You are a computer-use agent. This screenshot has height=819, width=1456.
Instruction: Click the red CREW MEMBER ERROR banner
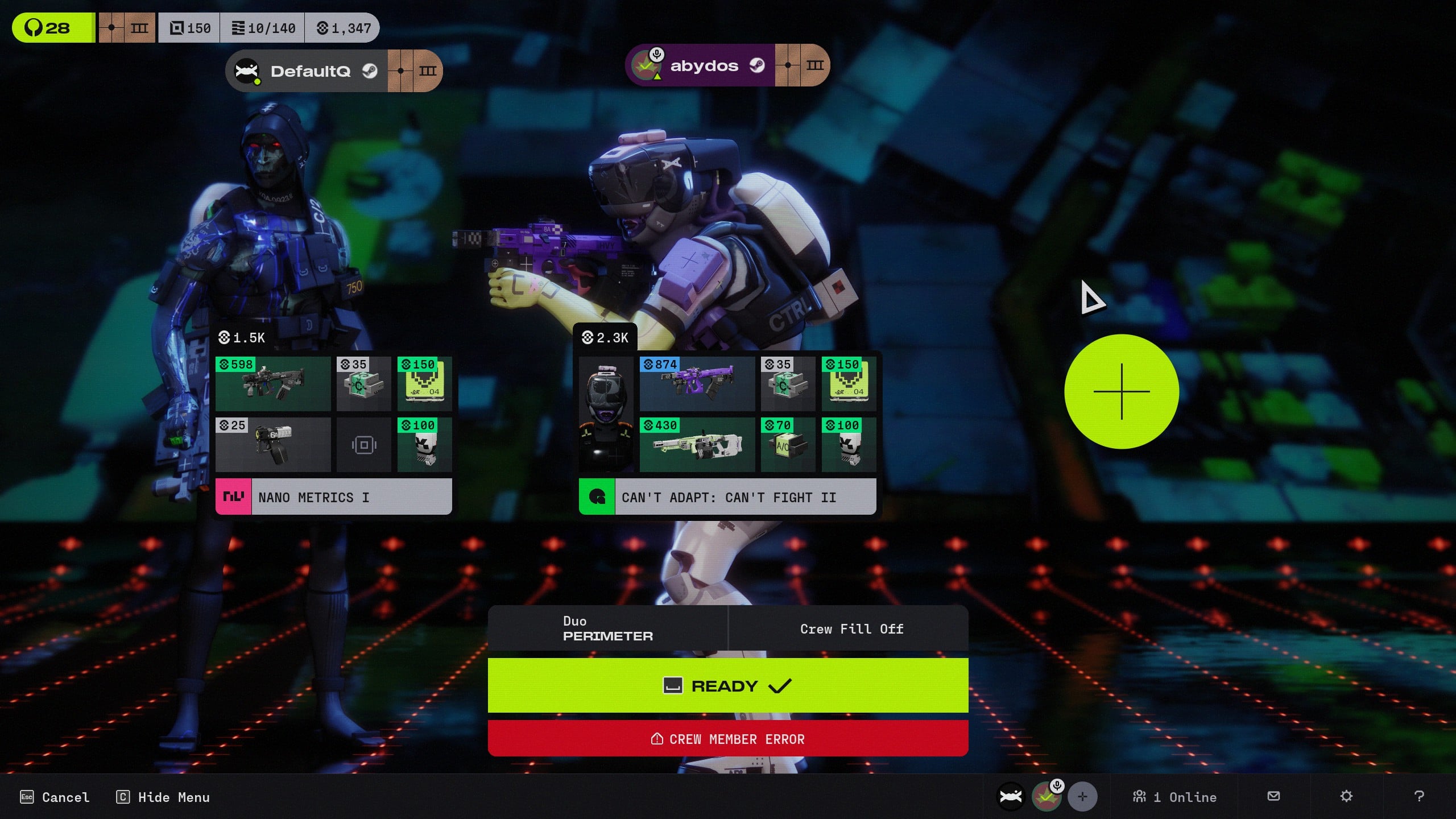click(727, 739)
